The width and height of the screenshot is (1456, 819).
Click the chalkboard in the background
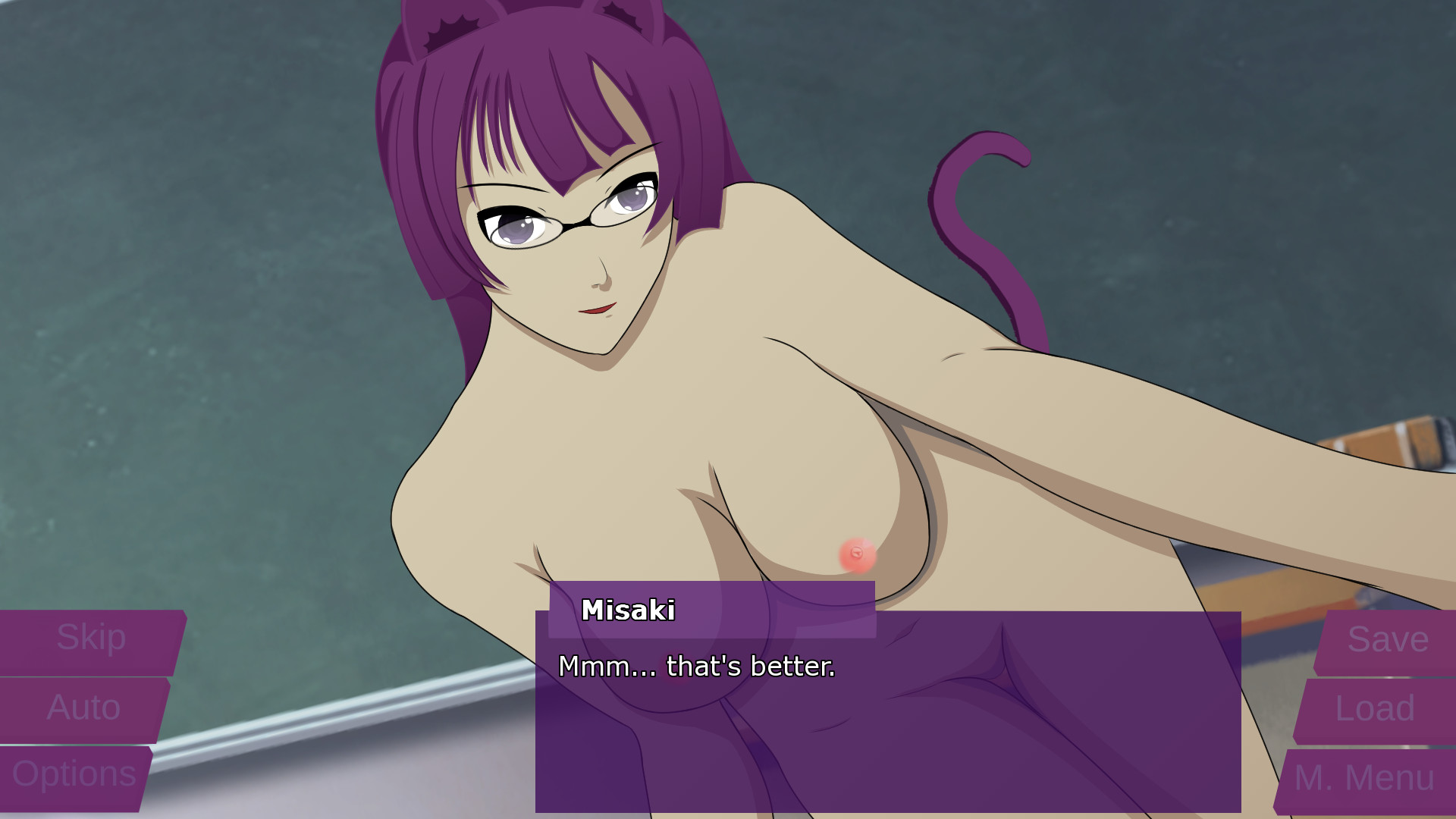point(190,303)
